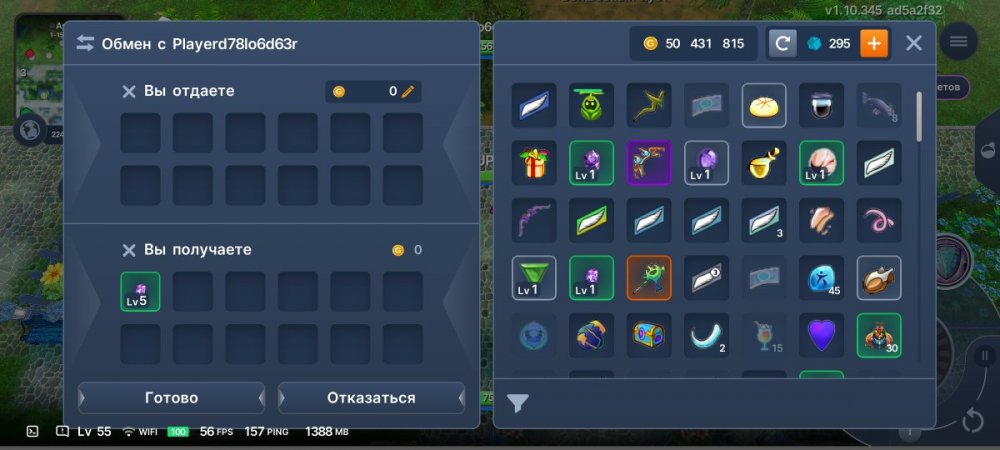Select the roast chicken item
The image size is (1000, 450).
coord(879,278)
